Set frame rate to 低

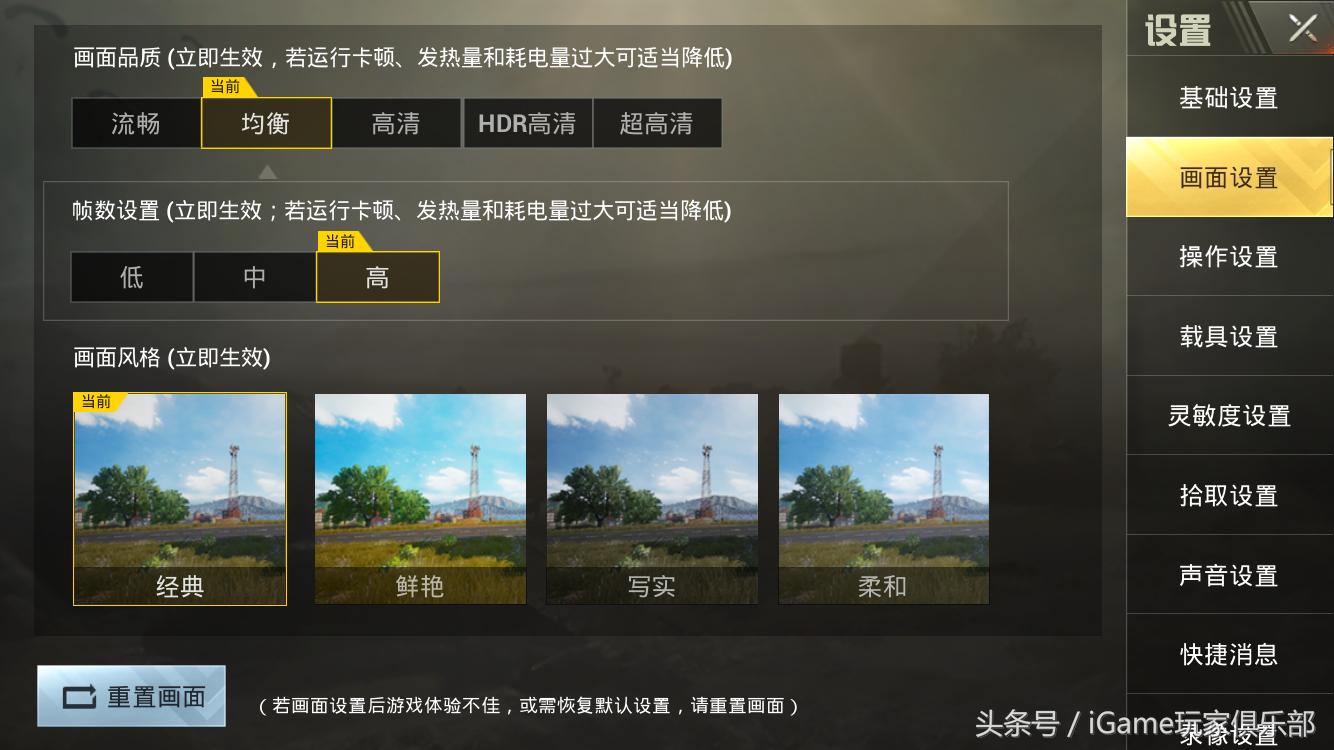tap(131, 277)
